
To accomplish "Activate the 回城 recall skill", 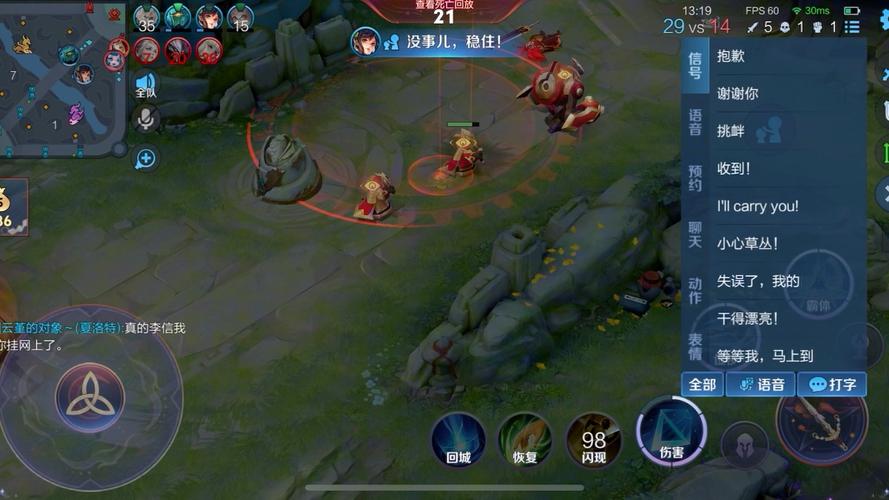I will 459,440.
